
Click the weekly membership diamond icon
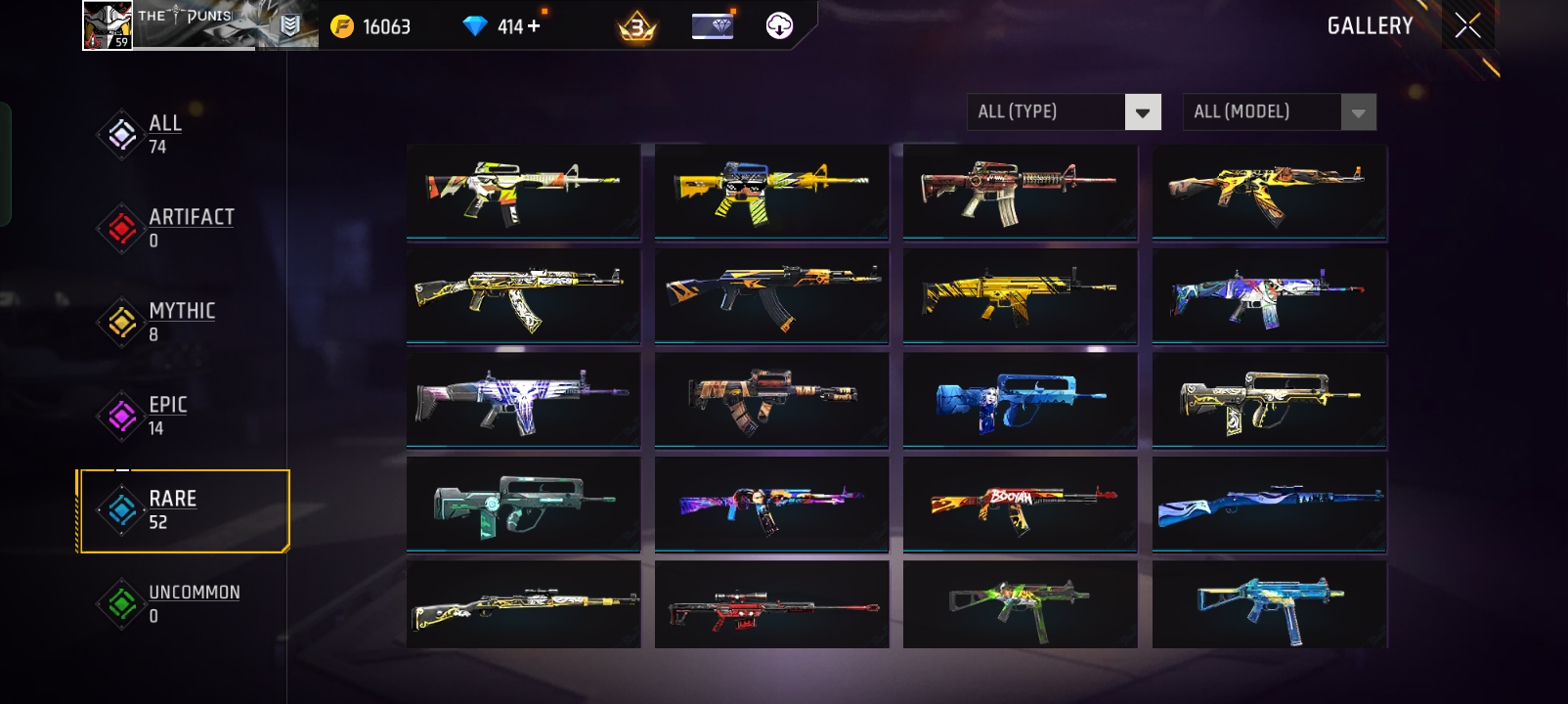[x=713, y=24]
